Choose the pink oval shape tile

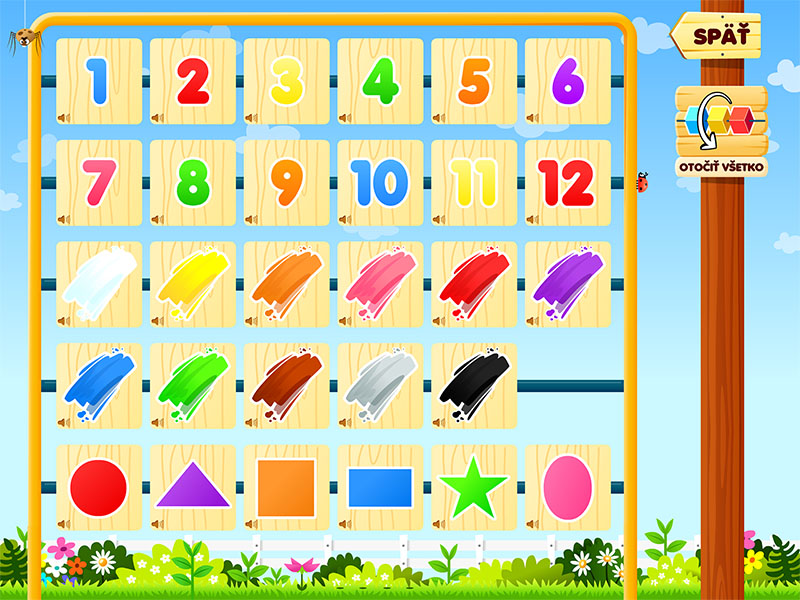(x=567, y=487)
